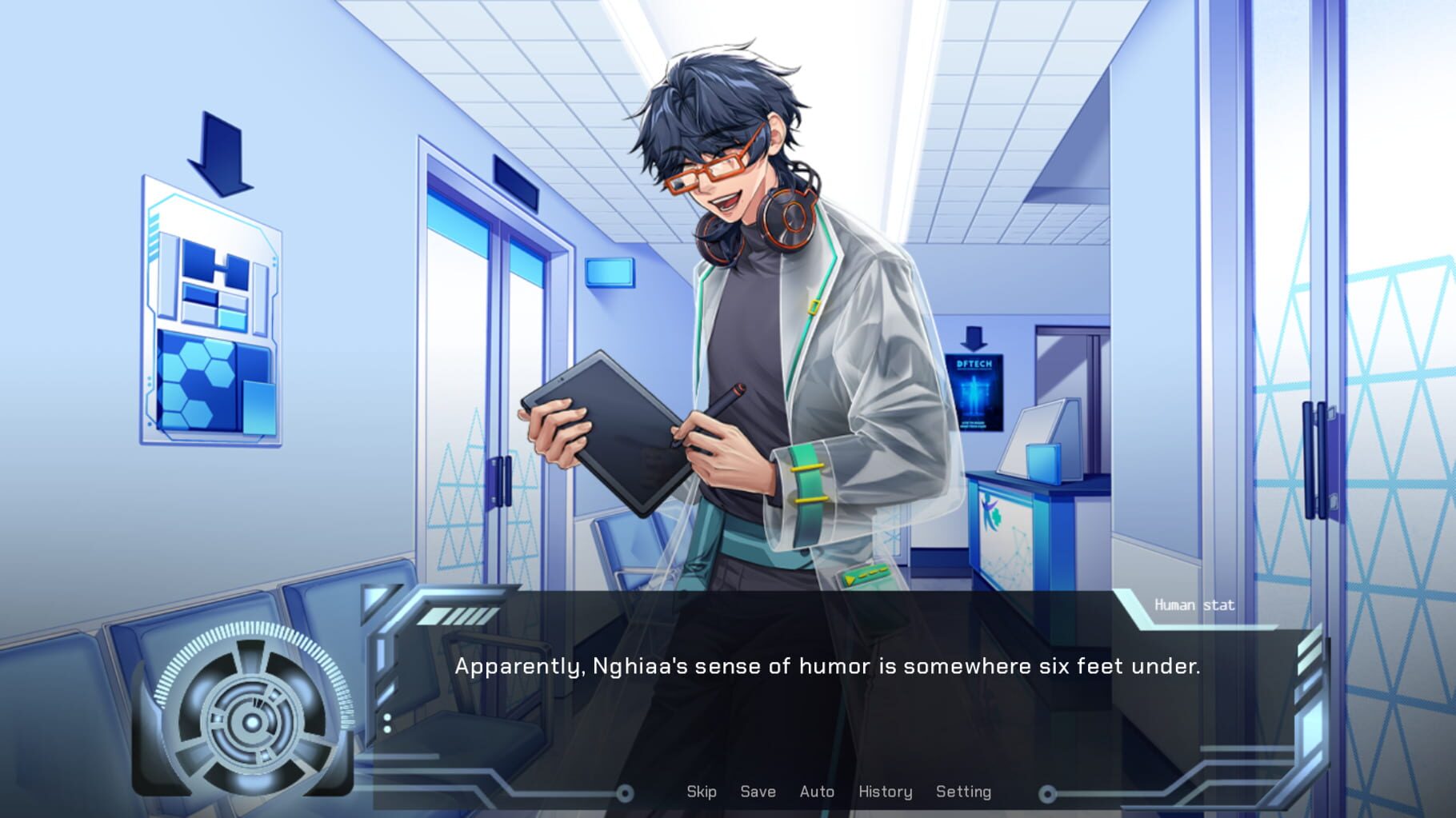Enable Auto text advance mode
The width and height of the screenshot is (1456, 818).
tap(817, 792)
